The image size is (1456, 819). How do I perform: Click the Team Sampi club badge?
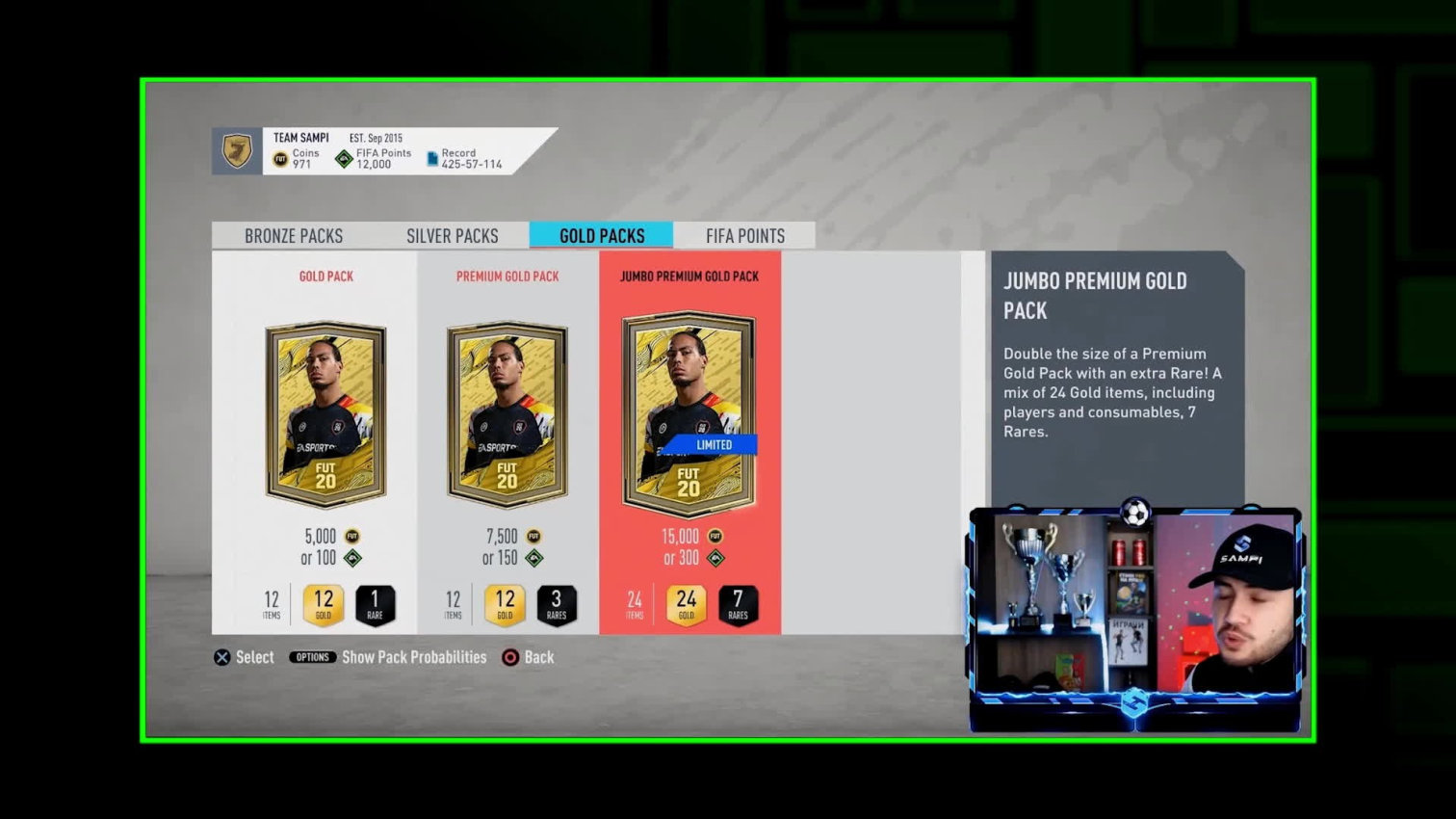click(x=237, y=151)
